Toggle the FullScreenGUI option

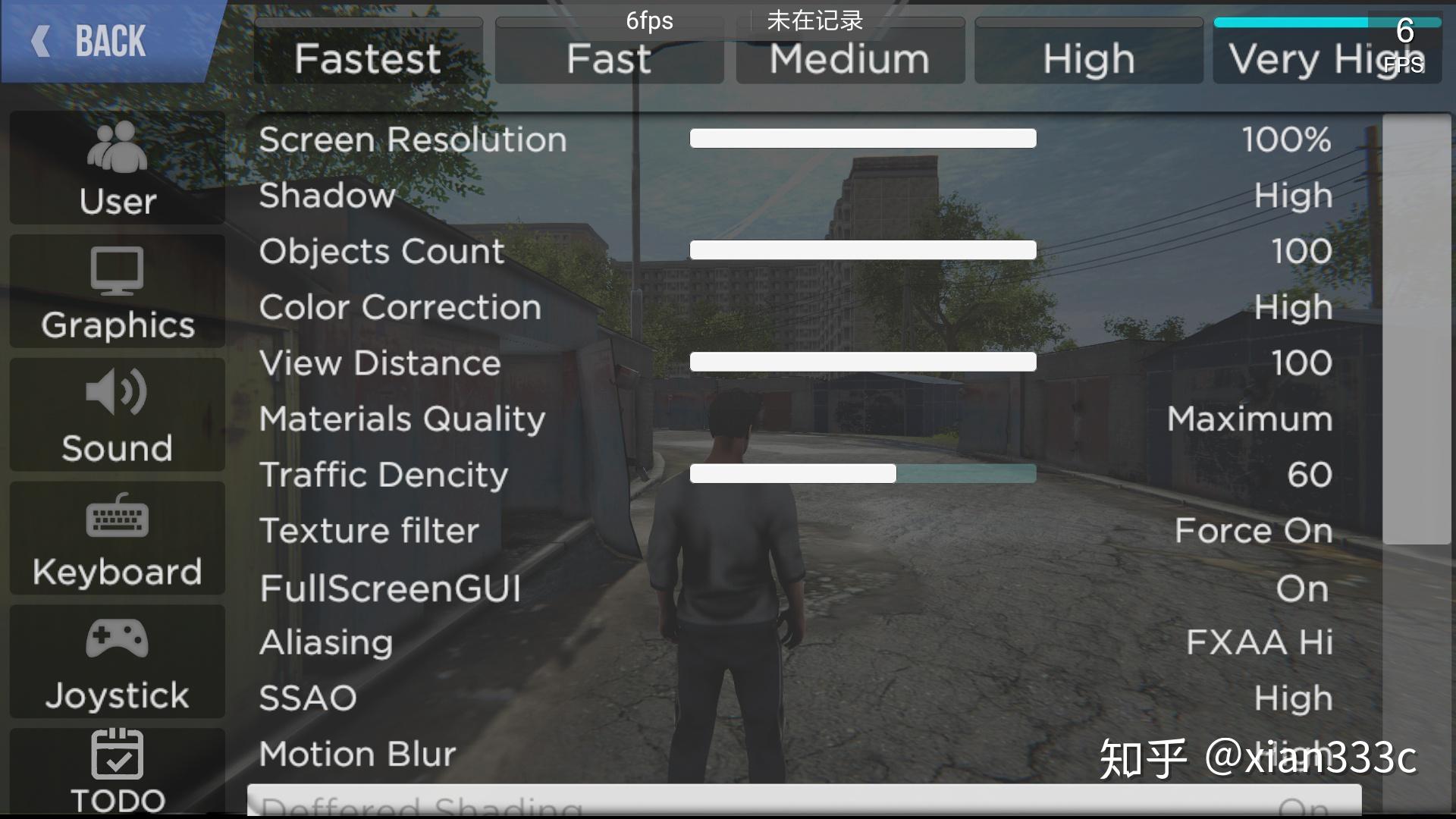1301,589
